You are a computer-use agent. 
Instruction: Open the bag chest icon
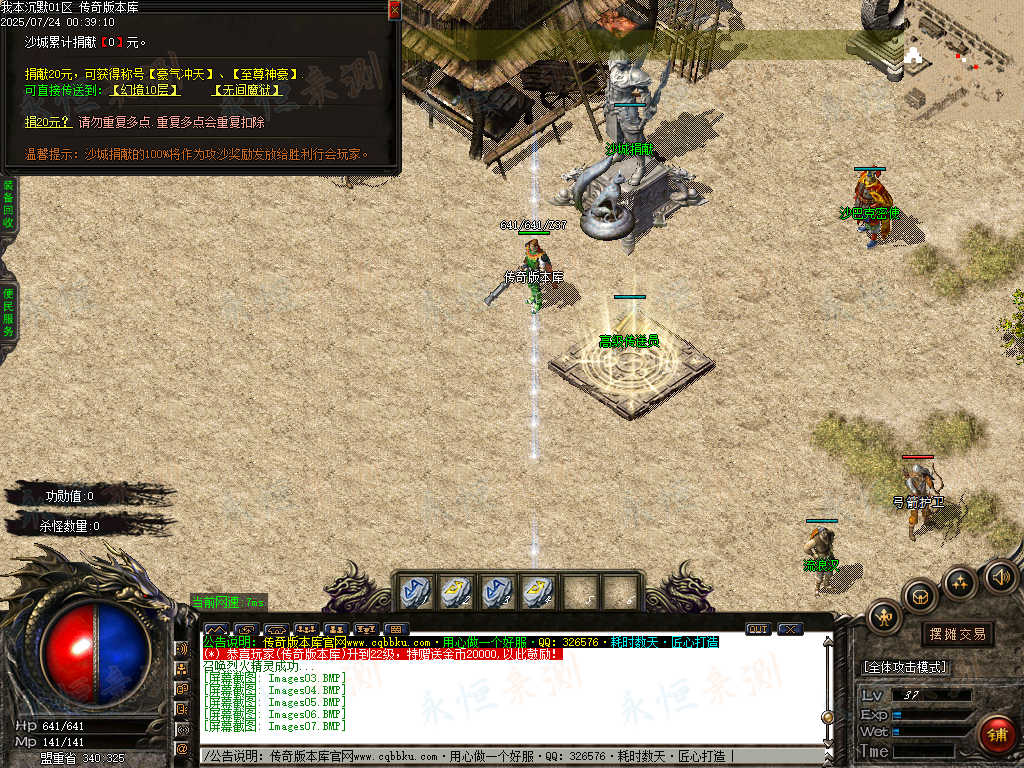pos(920,596)
